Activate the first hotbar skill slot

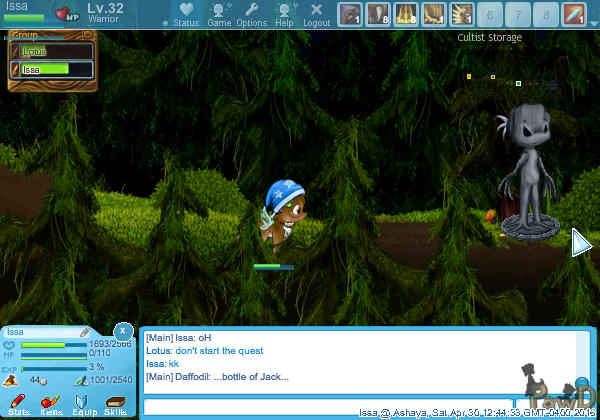(x=350, y=14)
